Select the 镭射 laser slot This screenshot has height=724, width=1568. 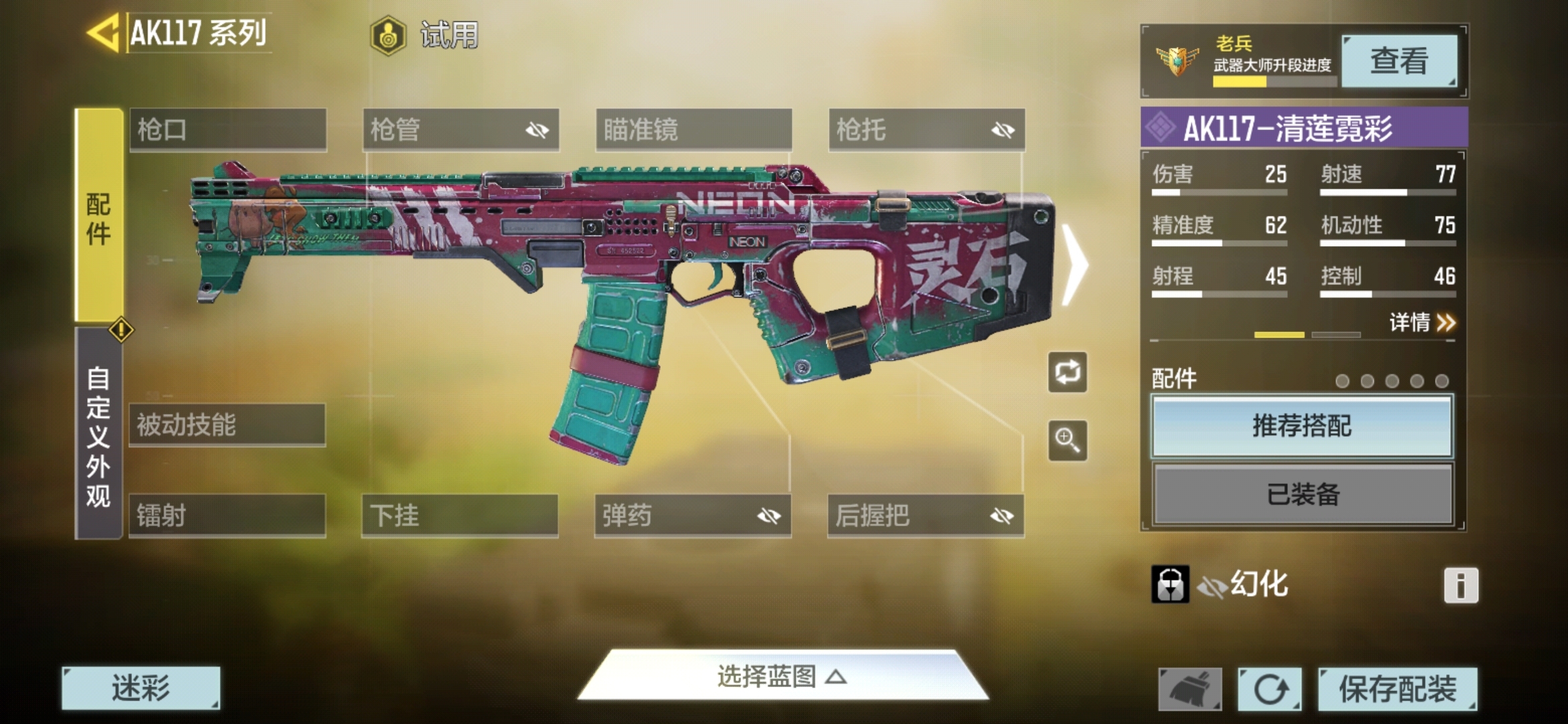tap(227, 516)
